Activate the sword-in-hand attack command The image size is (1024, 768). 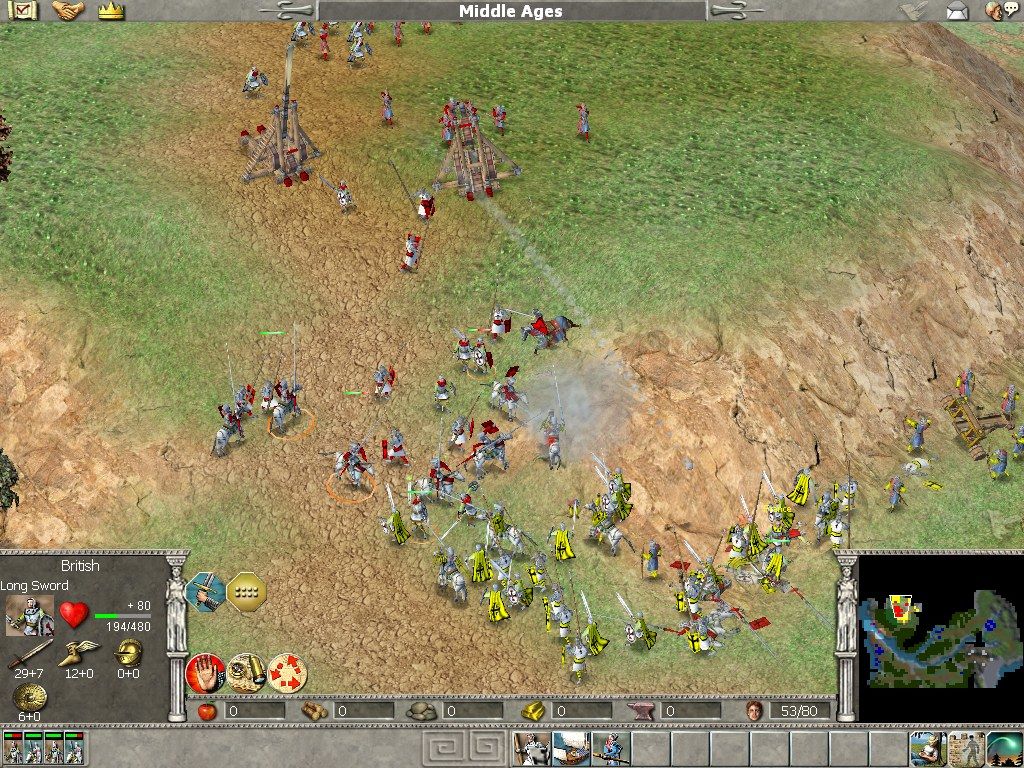pyautogui.click(x=205, y=591)
